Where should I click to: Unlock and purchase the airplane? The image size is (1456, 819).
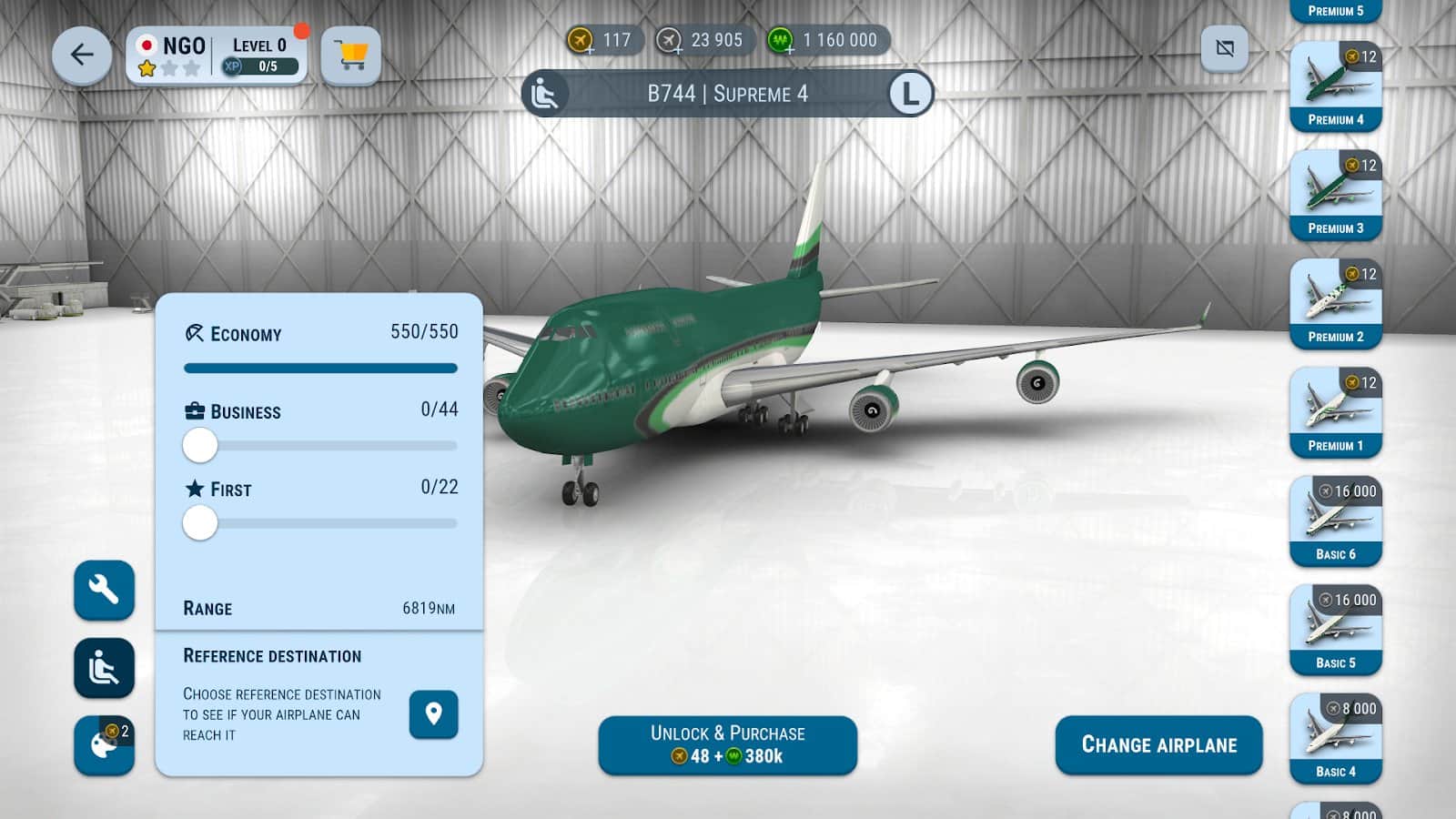point(727,745)
